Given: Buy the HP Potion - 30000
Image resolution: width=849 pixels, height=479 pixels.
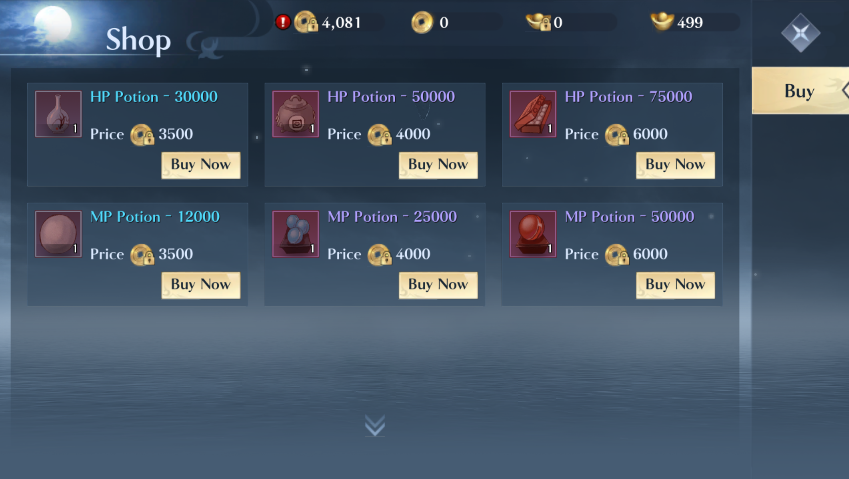Looking at the screenshot, I should (x=200, y=165).
